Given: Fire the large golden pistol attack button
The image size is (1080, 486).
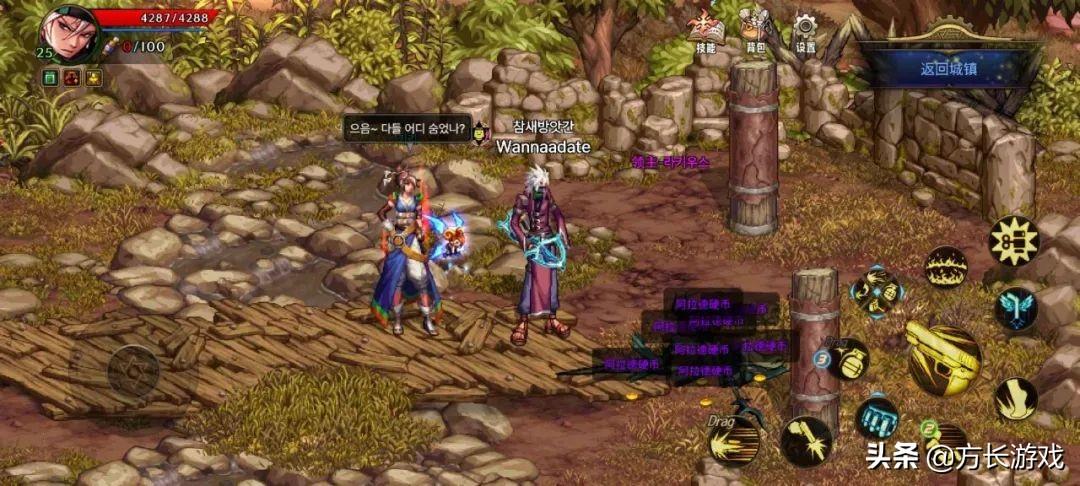Looking at the screenshot, I should [x=943, y=358].
